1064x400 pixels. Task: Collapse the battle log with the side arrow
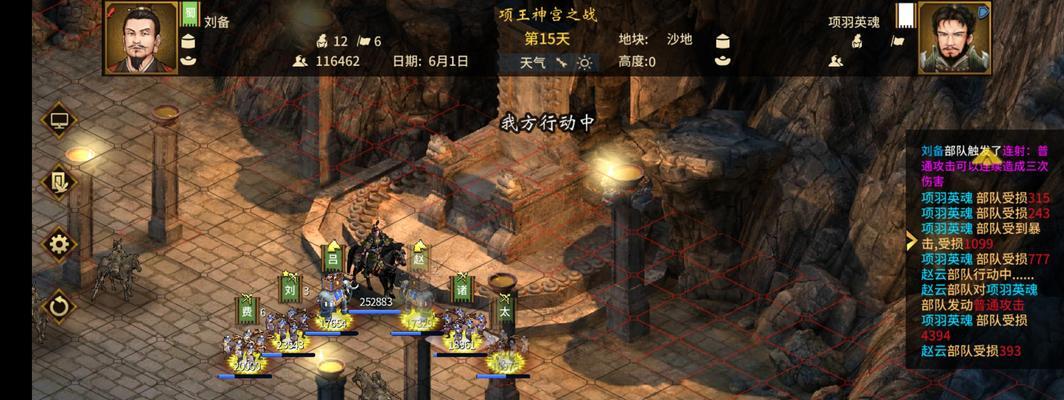(911, 241)
